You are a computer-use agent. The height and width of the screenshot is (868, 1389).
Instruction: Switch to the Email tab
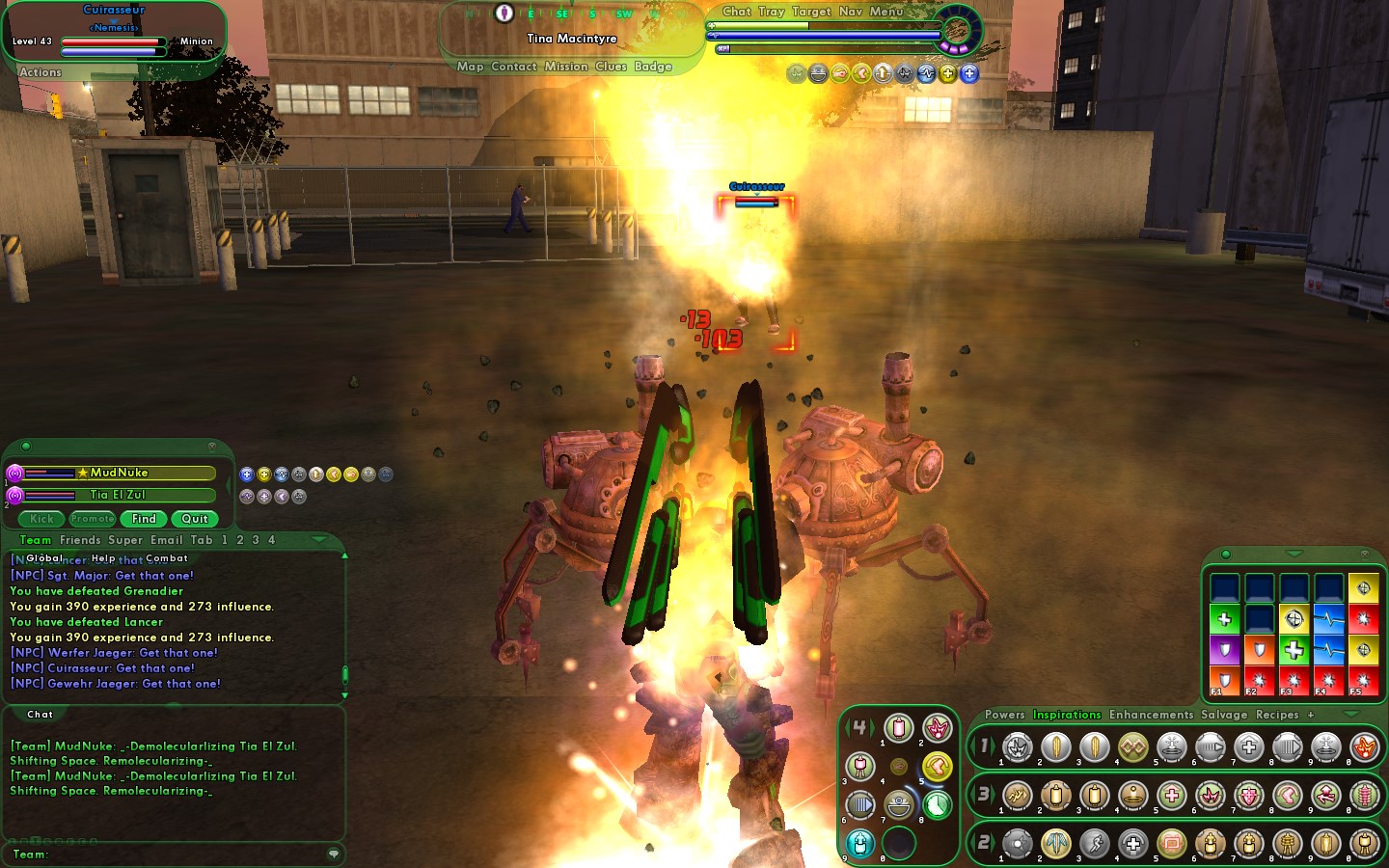point(166,540)
